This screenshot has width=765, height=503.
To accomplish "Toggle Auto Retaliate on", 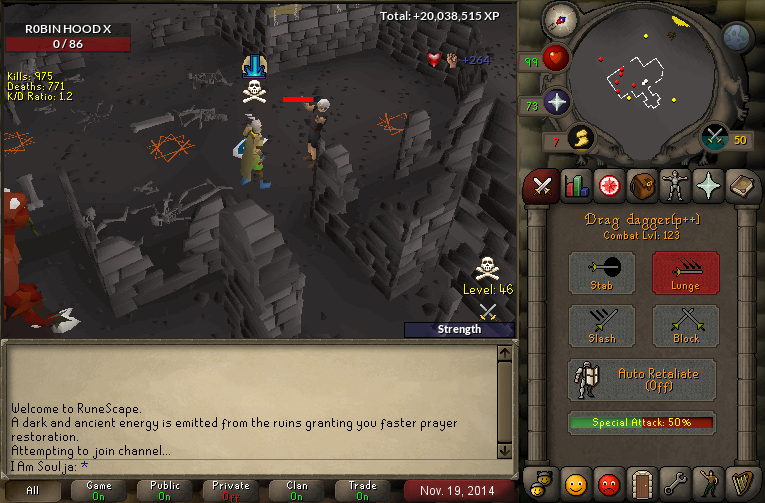I will (642, 380).
